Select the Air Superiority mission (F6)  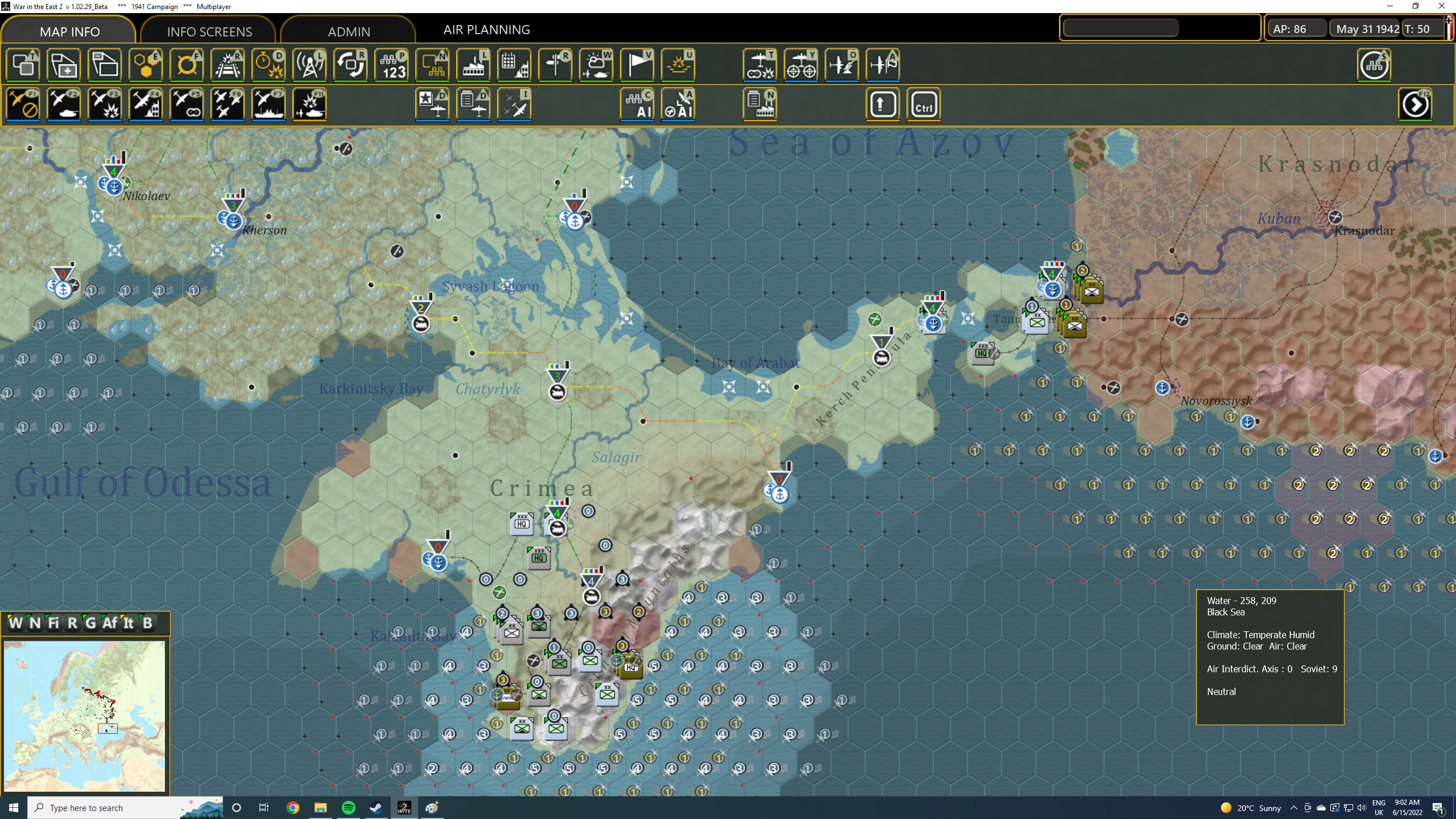pyautogui.click(x=227, y=104)
